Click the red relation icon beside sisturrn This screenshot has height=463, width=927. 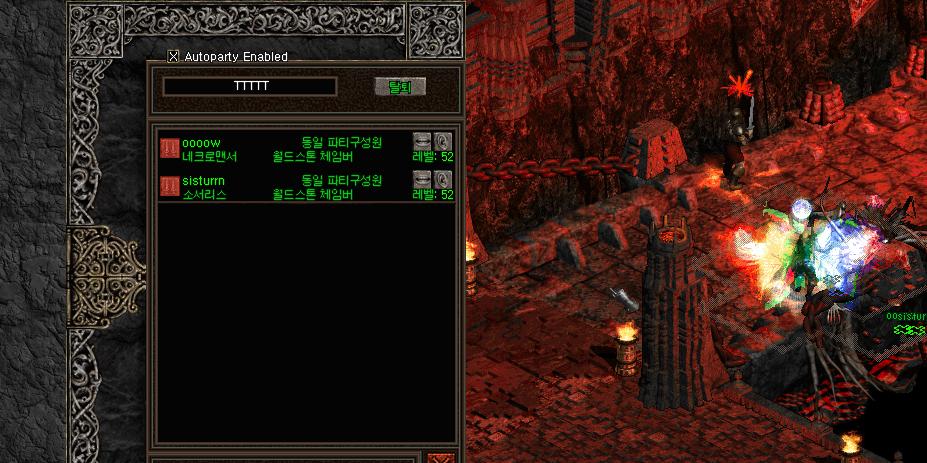[x=169, y=187]
